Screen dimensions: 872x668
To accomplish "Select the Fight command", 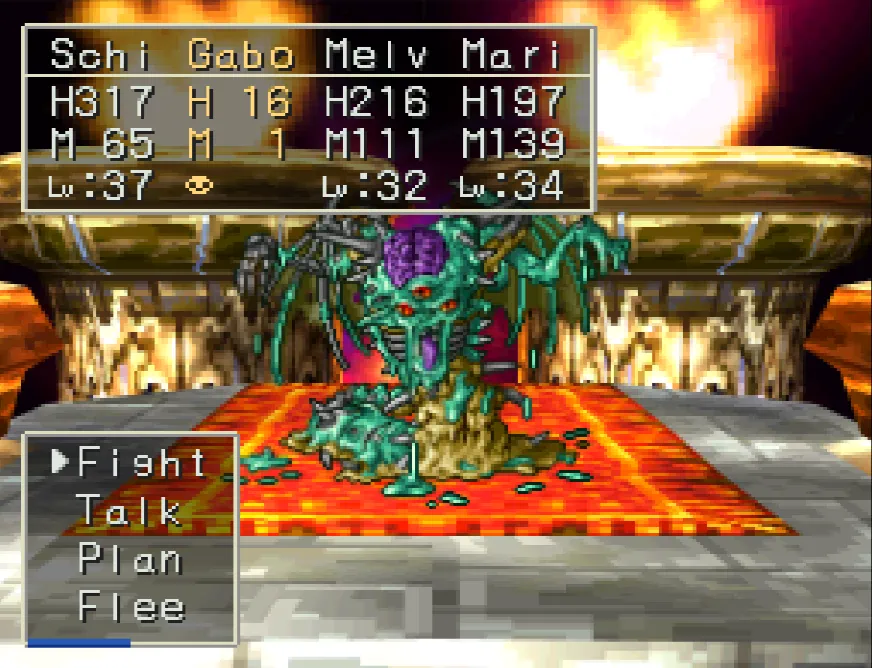I will [x=141, y=462].
